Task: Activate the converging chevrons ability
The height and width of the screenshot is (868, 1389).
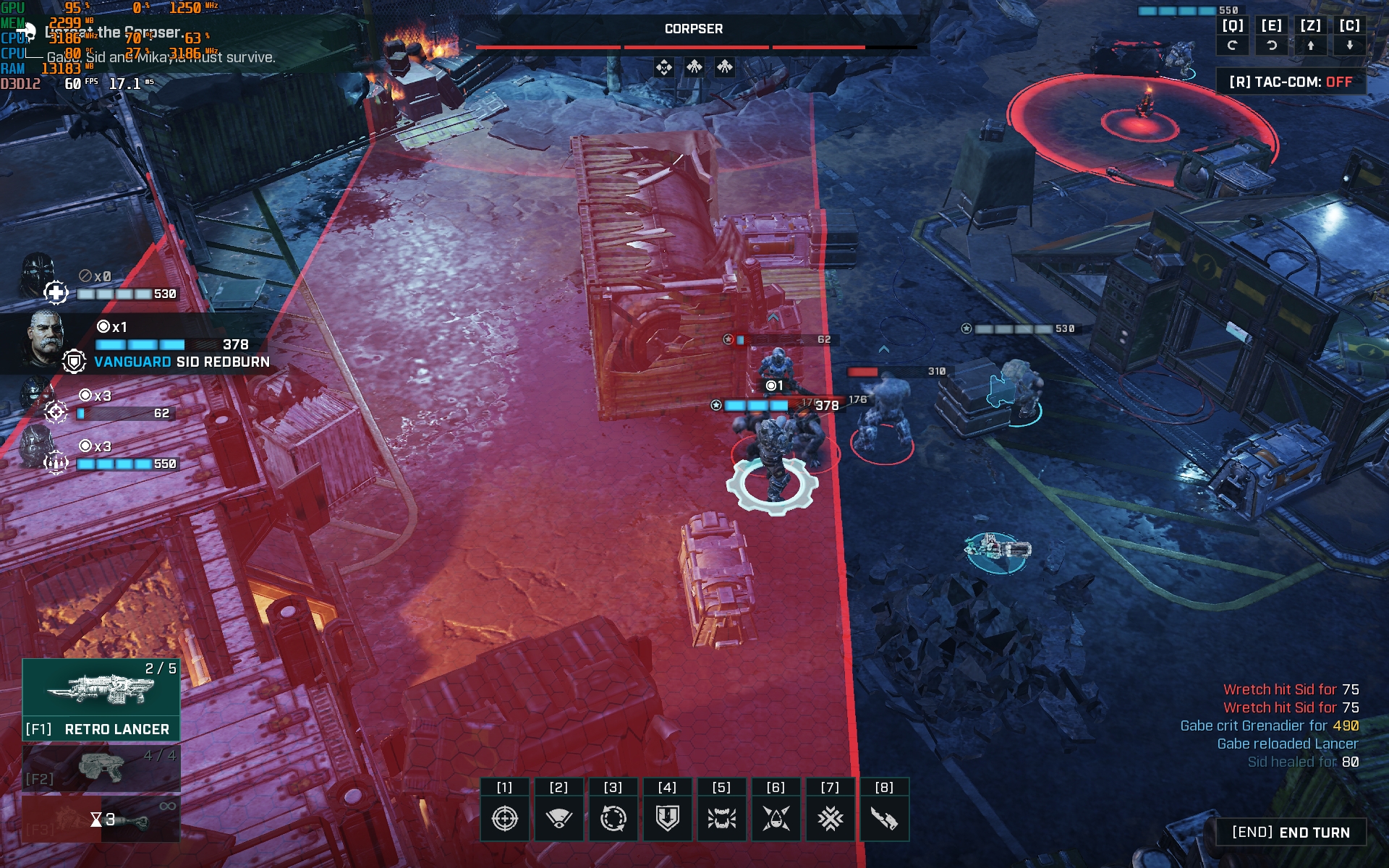Action: pos(830,818)
